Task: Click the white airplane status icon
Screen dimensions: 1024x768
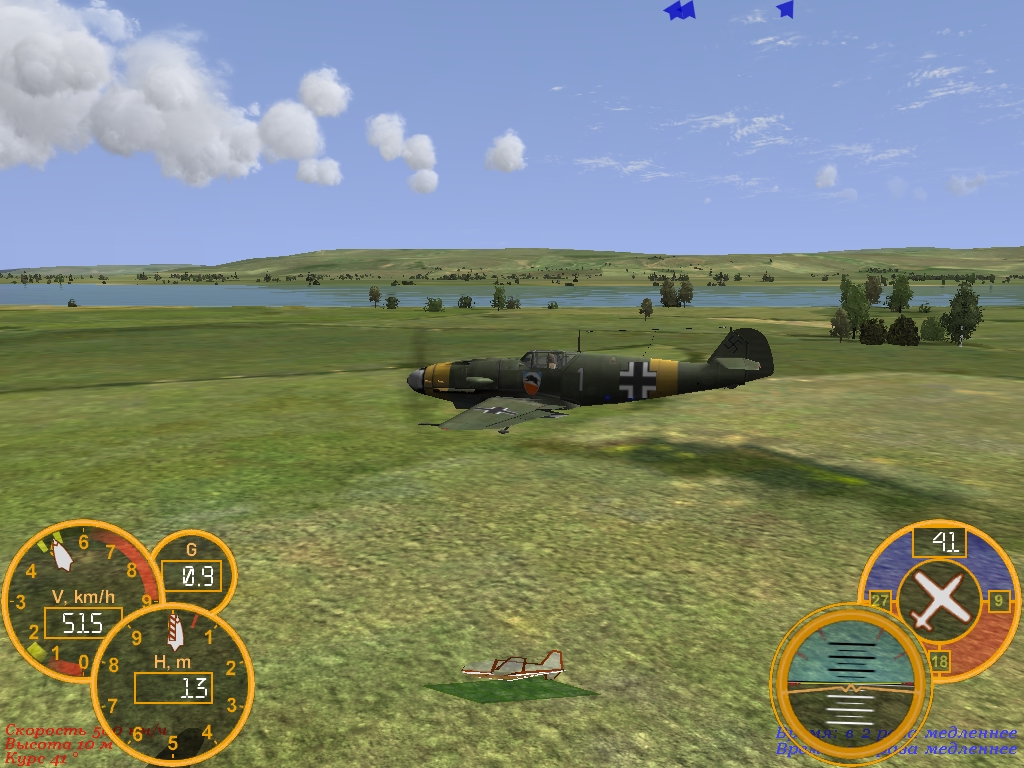Action: coord(938,600)
